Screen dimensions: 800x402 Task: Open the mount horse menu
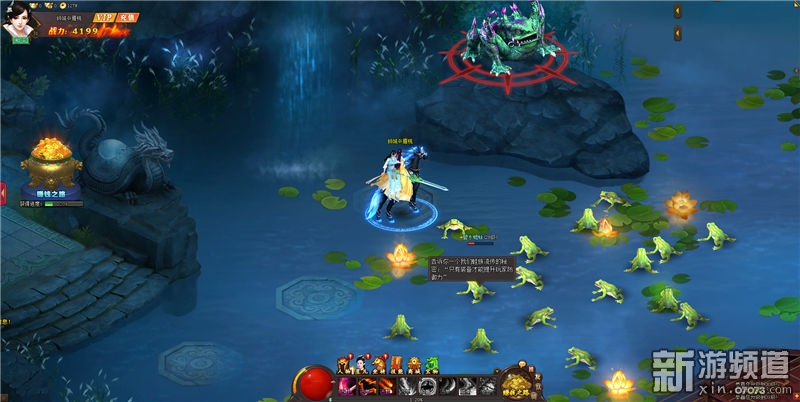coord(379,364)
